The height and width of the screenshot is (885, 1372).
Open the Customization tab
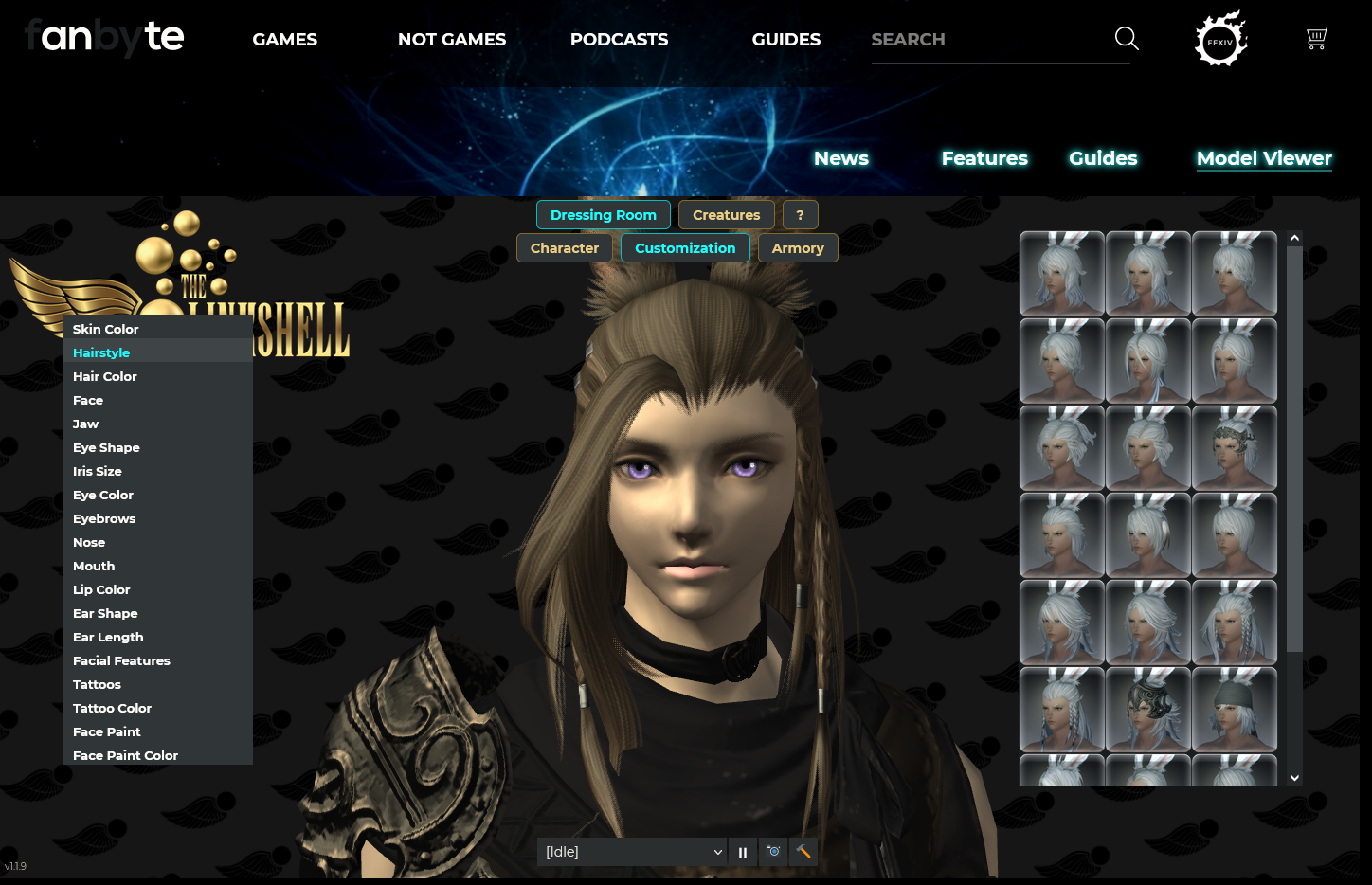click(685, 247)
